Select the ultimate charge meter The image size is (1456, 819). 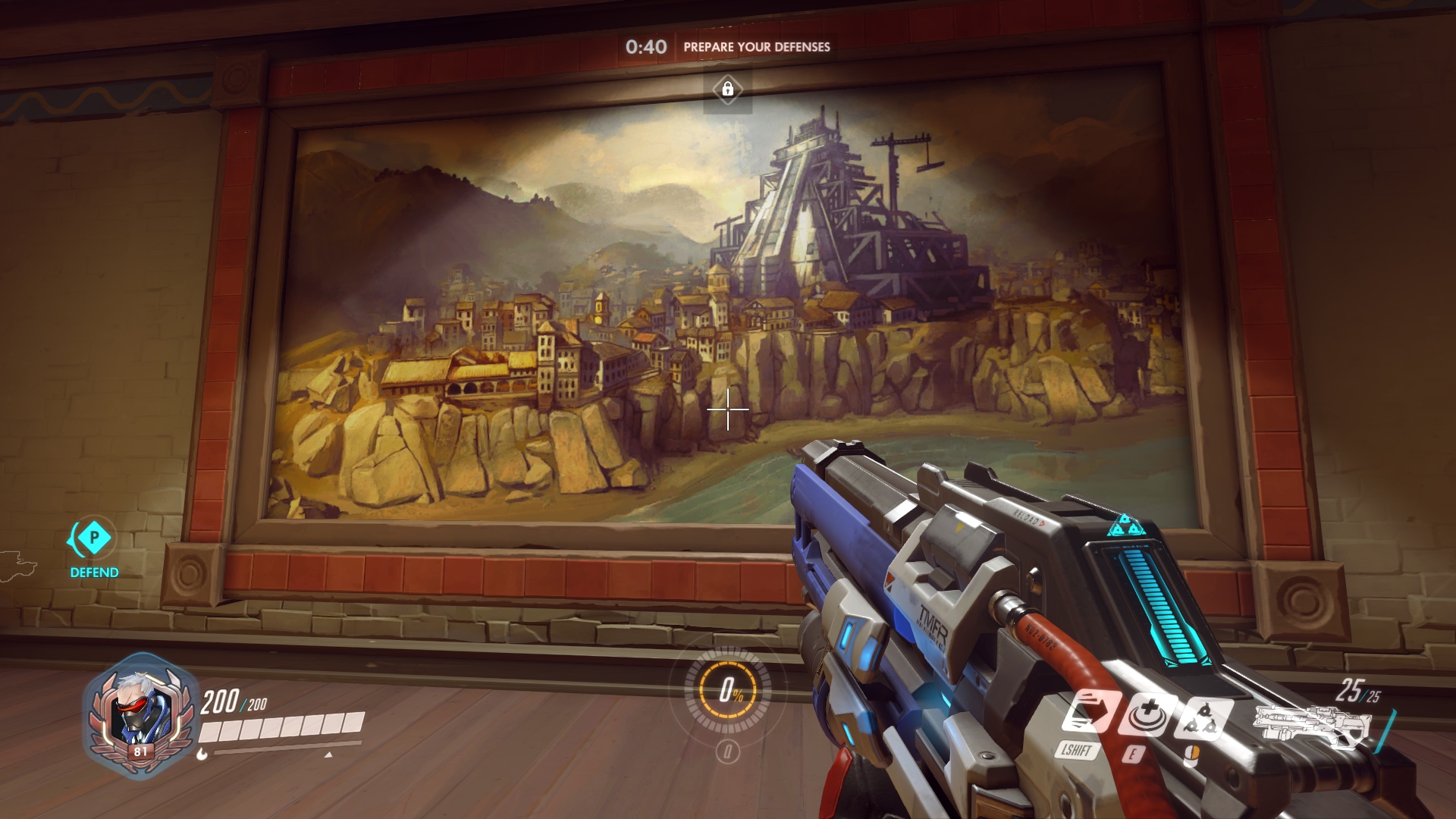[727, 689]
